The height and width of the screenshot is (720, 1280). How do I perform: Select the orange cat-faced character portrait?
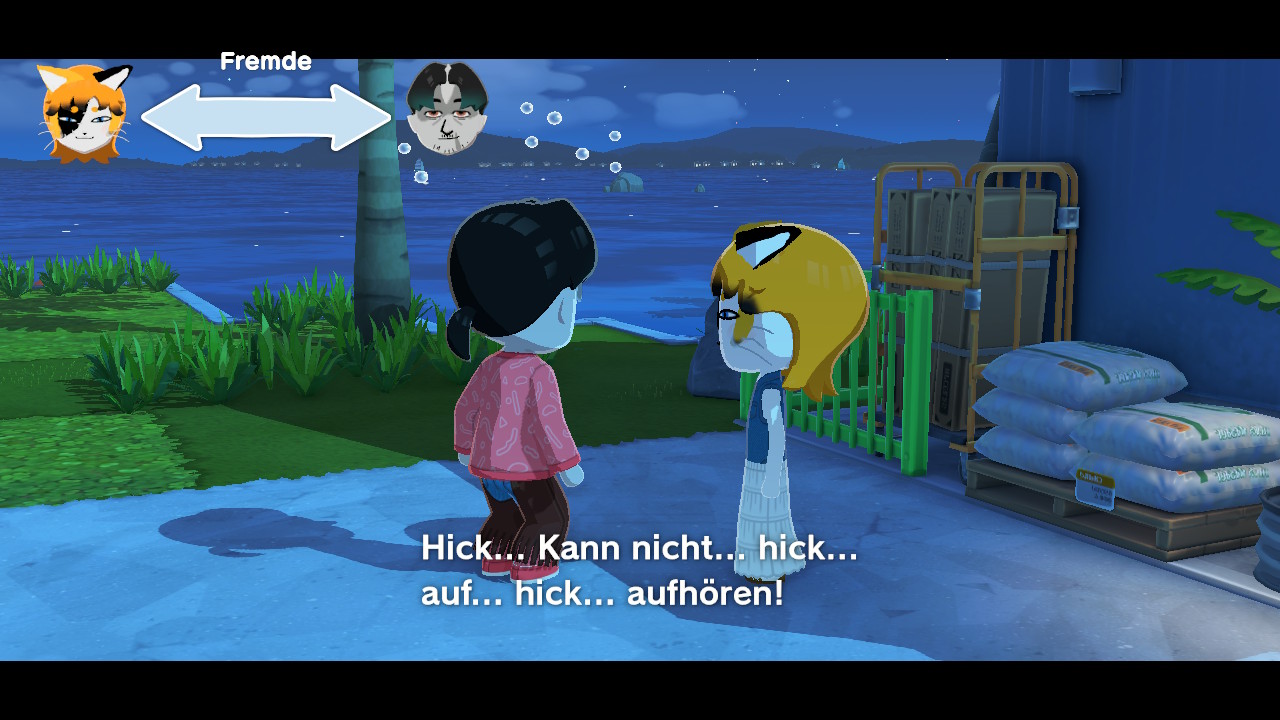(x=84, y=113)
